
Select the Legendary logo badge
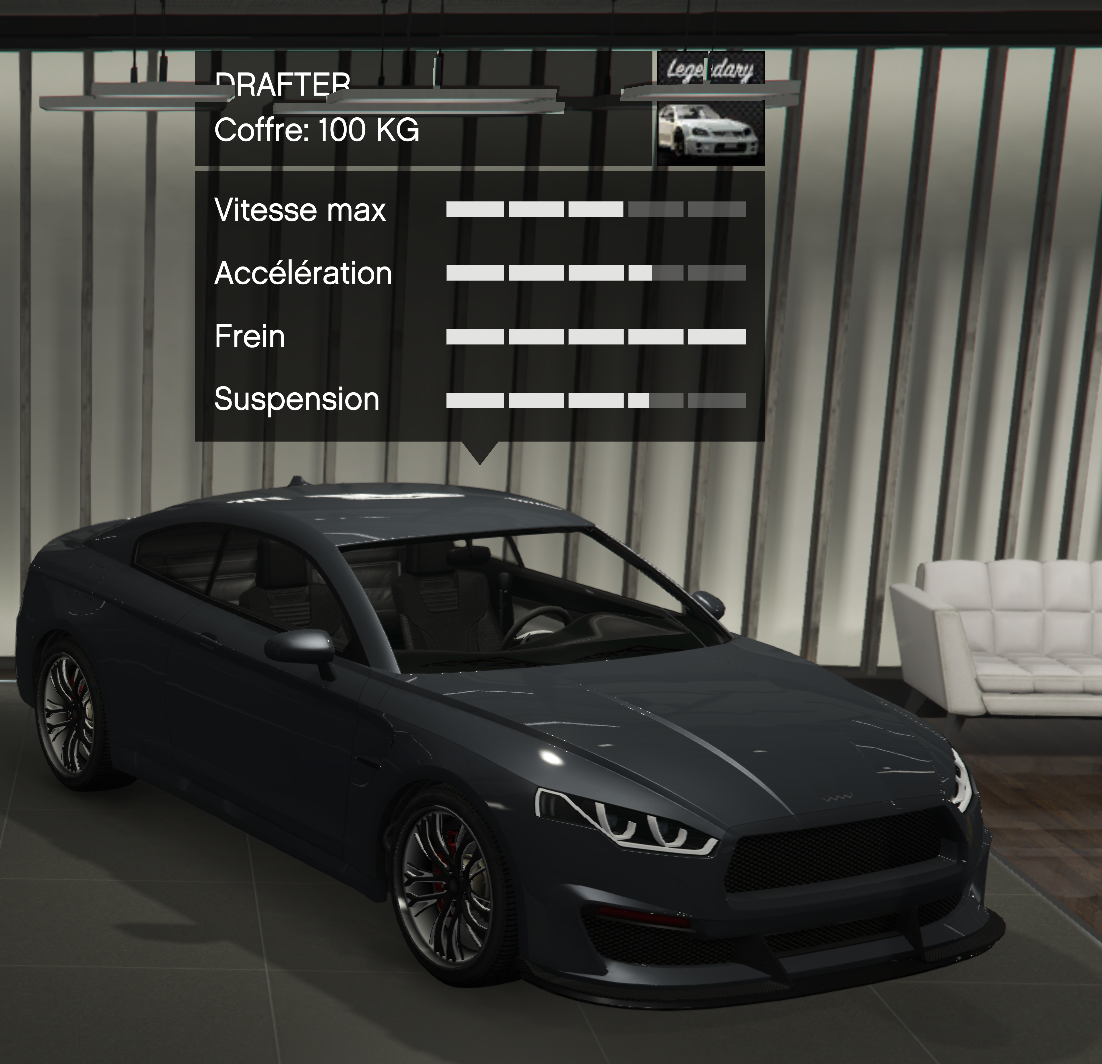point(710,72)
